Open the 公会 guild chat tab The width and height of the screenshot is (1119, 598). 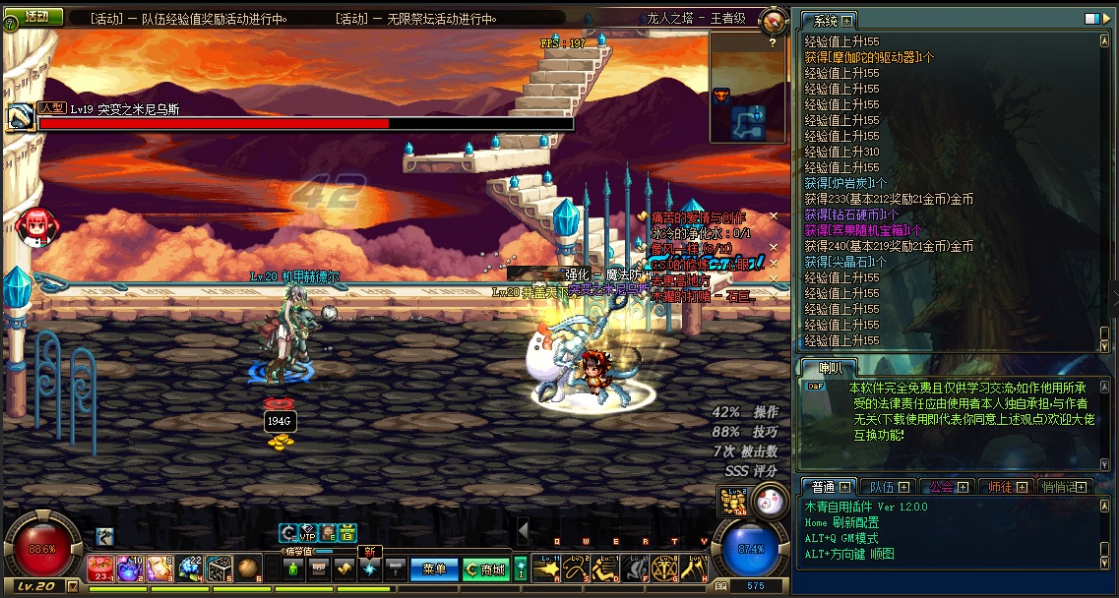947,487
